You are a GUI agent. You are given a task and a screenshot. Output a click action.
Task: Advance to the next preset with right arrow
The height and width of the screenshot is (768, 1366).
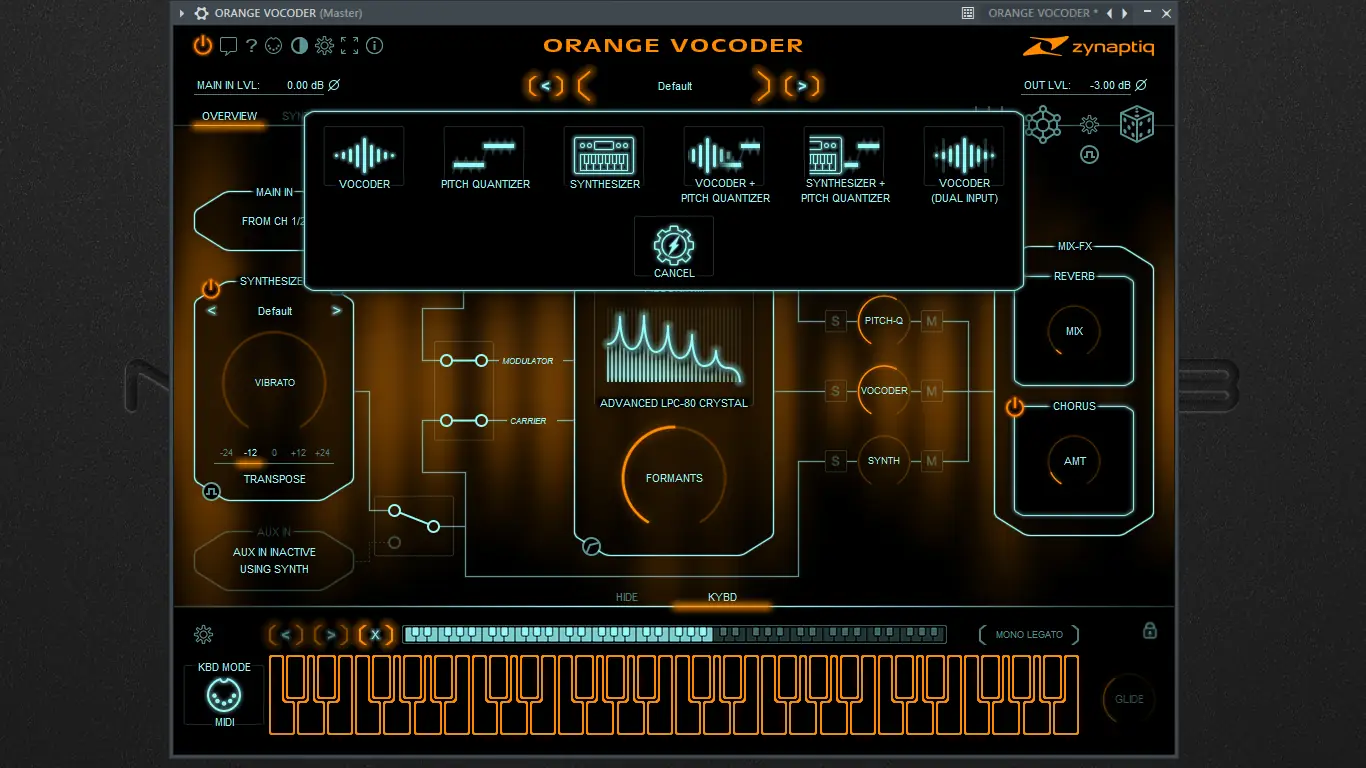coord(803,86)
